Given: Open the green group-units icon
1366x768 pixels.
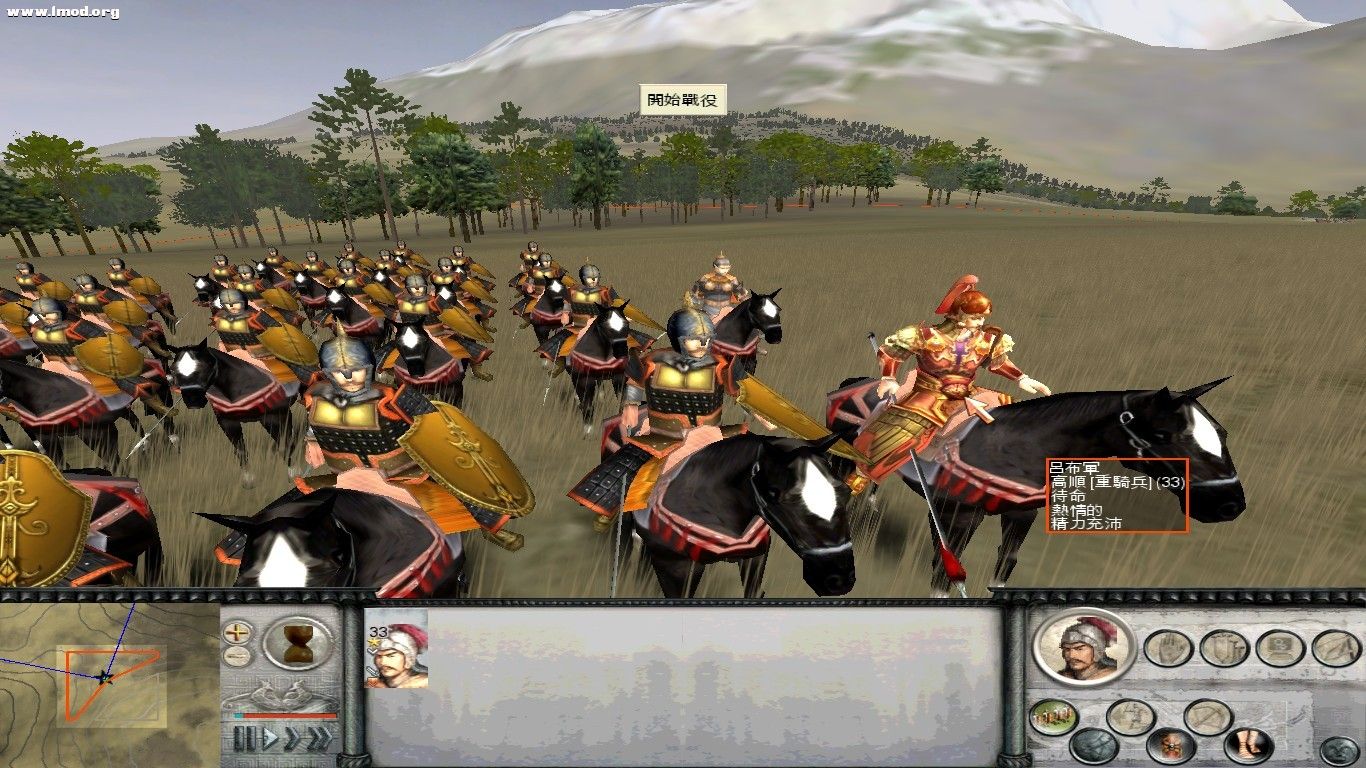Looking at the screenshot, I should point(1051,718).
